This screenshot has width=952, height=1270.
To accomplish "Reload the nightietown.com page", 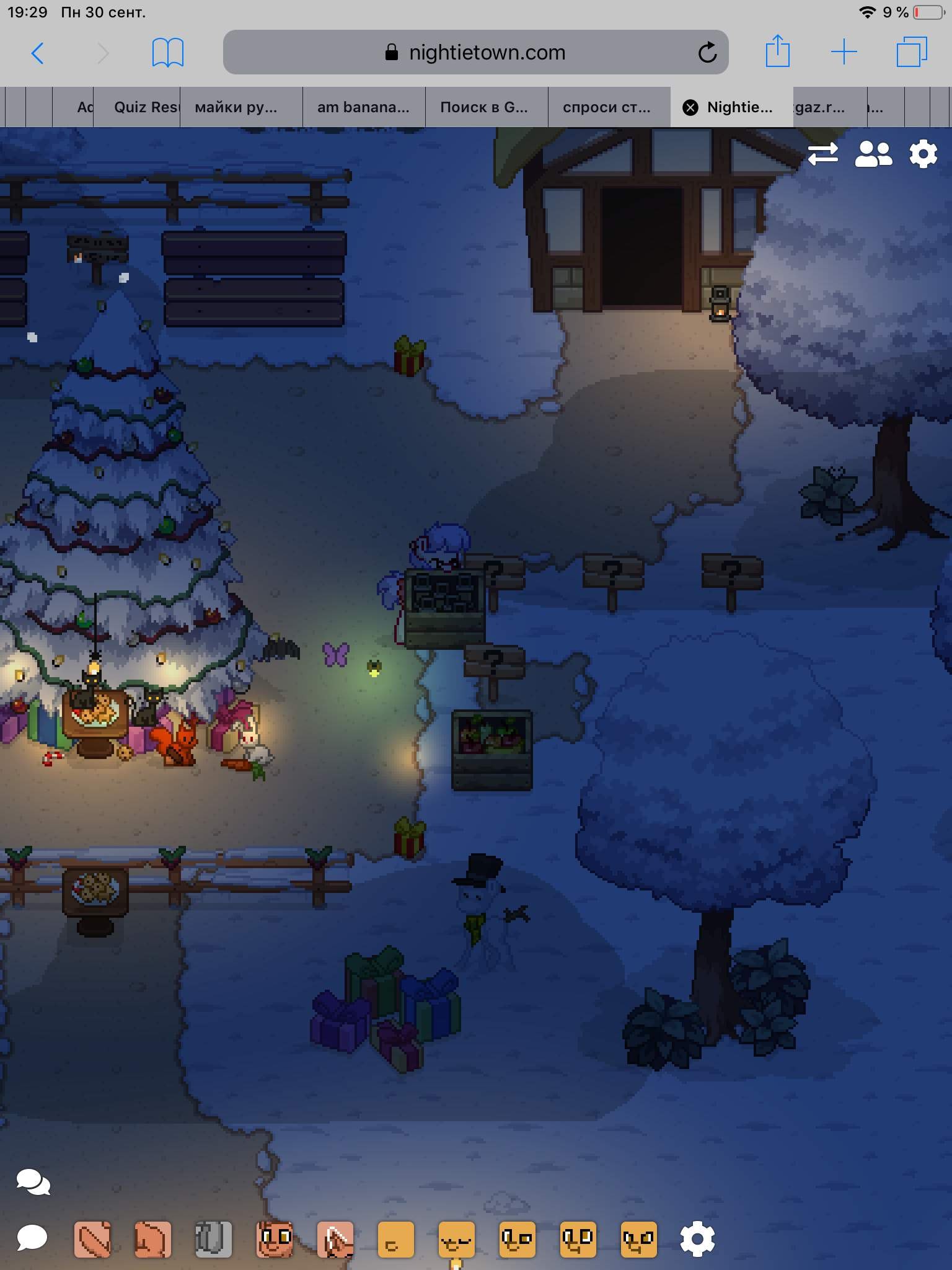I will point(707,53).
